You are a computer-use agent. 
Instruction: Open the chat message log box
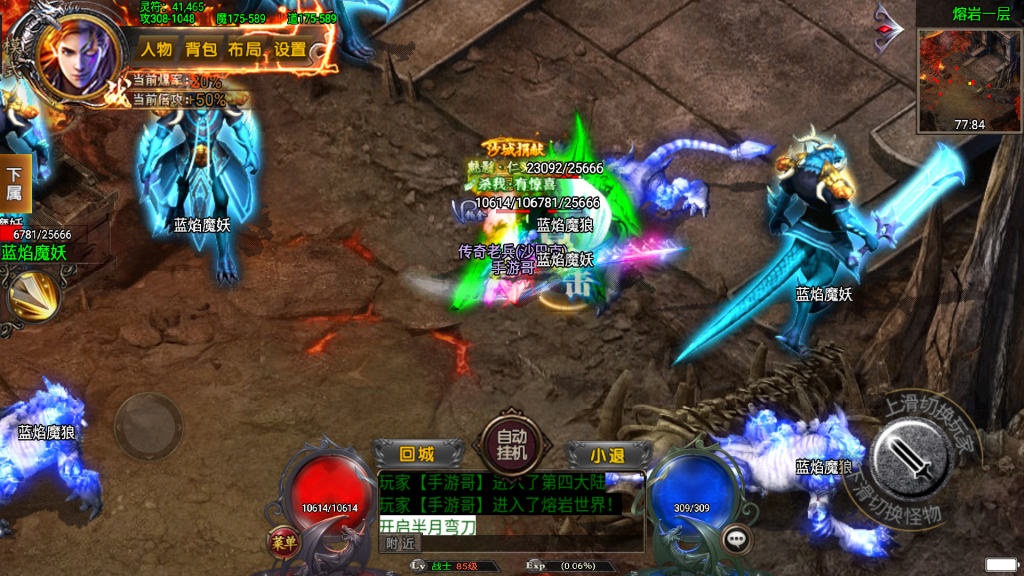[510, 502]
